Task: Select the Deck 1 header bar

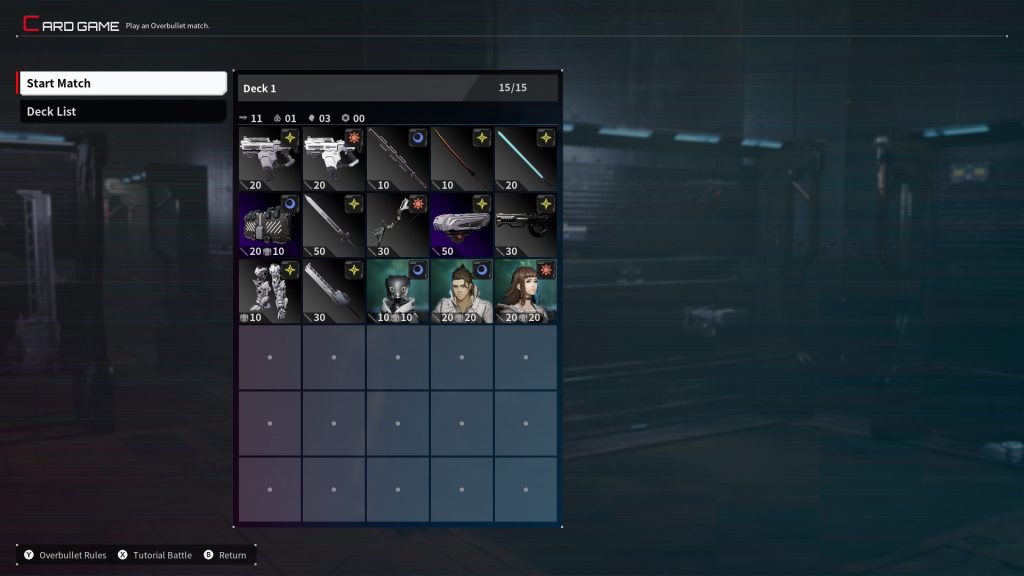Action: pyautogui.click(x=397, y=88)
